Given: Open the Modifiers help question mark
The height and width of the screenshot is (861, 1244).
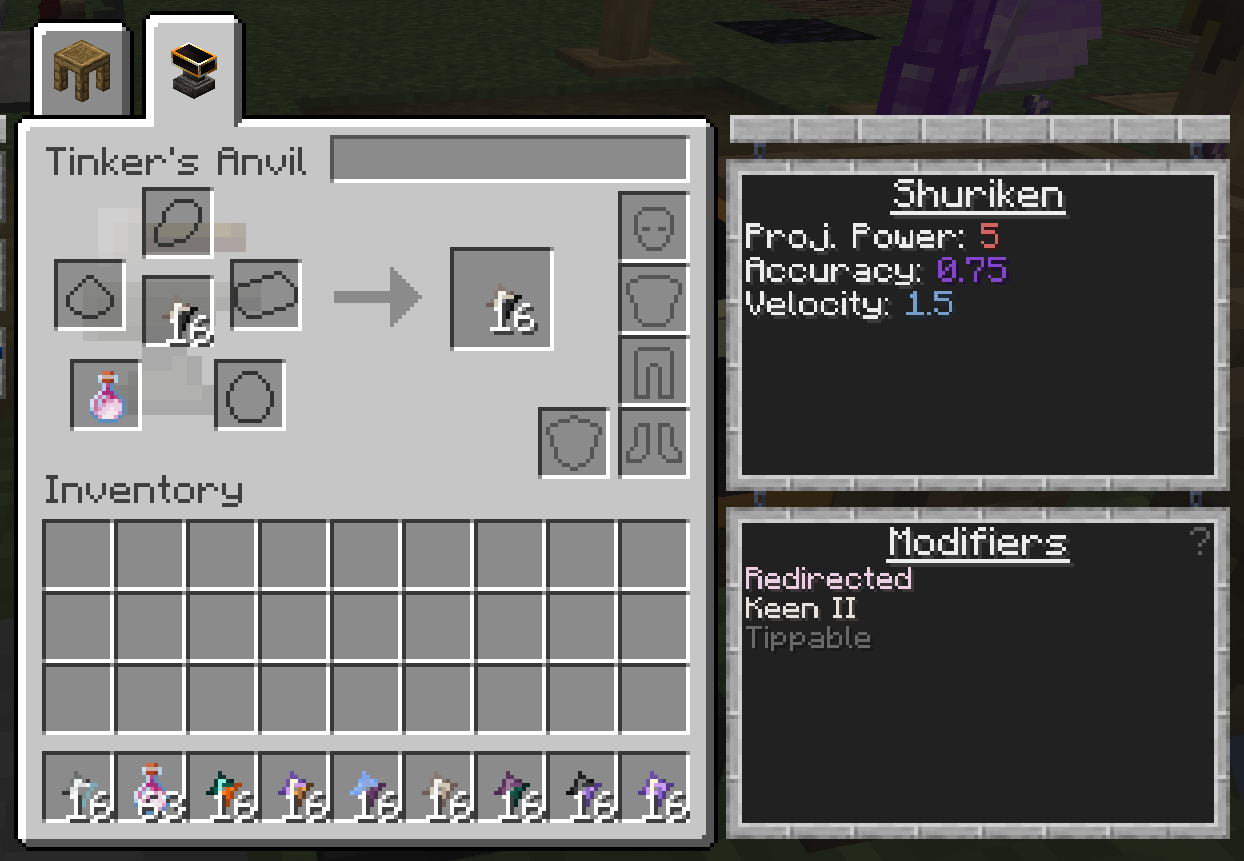Looking at the screenshot, I should pyautogui.click(x=1199, y=542).
